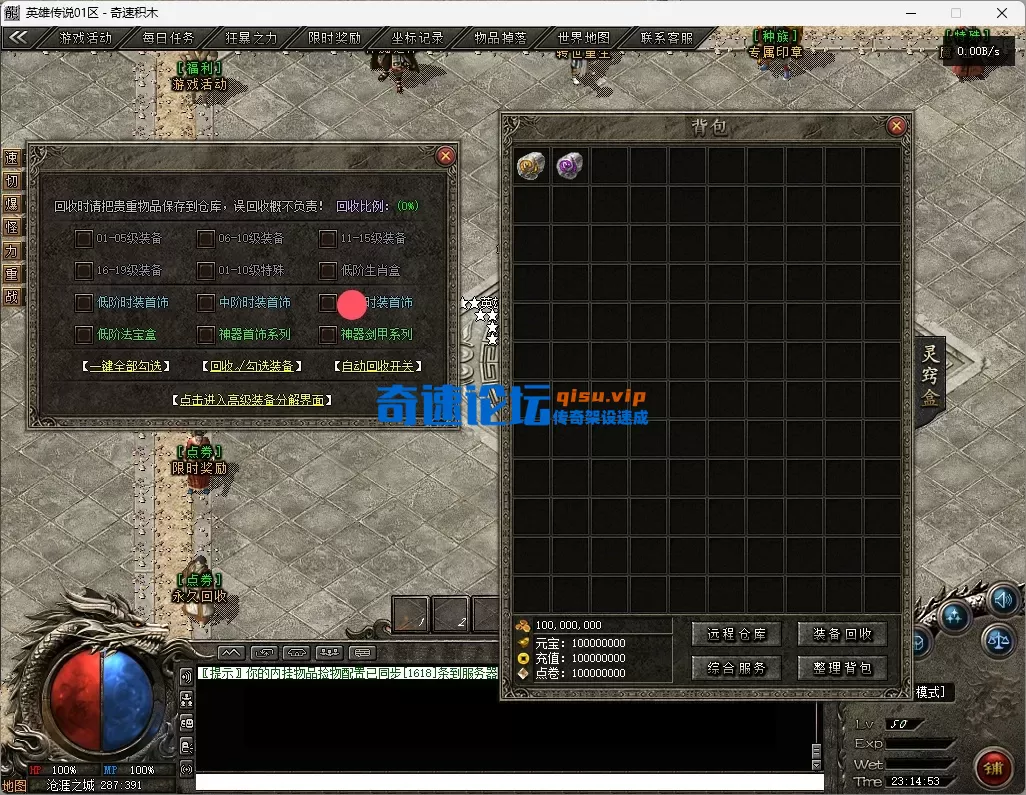Screen dimensions: 1026x795
Task: Select the purple scroll in the backpack
Action: tap(570, 165)
